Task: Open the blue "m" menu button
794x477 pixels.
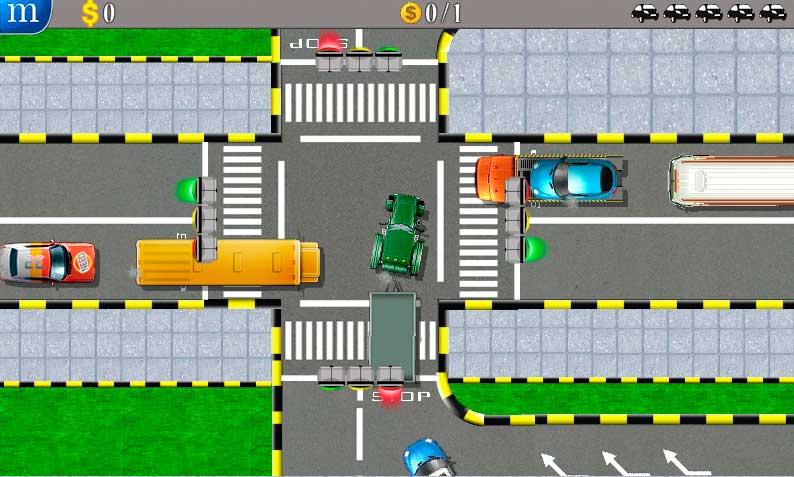Action: tap(22, 14)
